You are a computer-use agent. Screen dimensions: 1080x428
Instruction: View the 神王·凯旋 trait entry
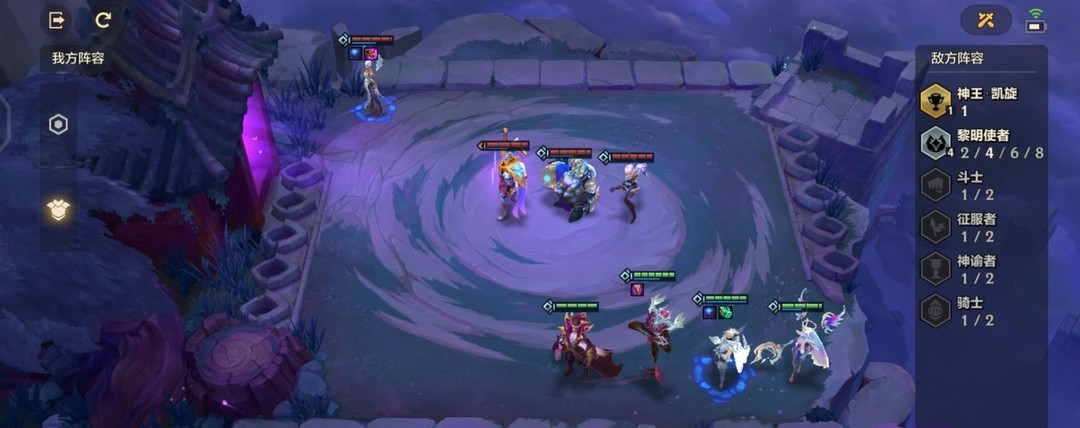coord(980,101)
